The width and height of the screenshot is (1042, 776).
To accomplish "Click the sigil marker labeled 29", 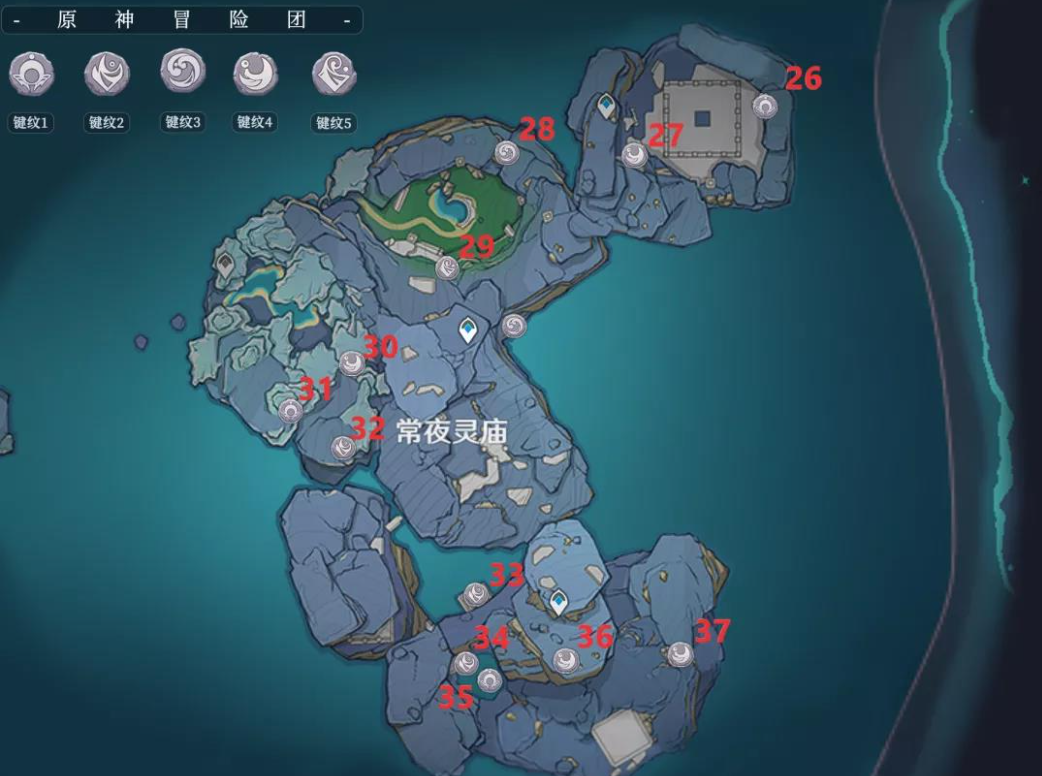I will [x=448, y=267].
